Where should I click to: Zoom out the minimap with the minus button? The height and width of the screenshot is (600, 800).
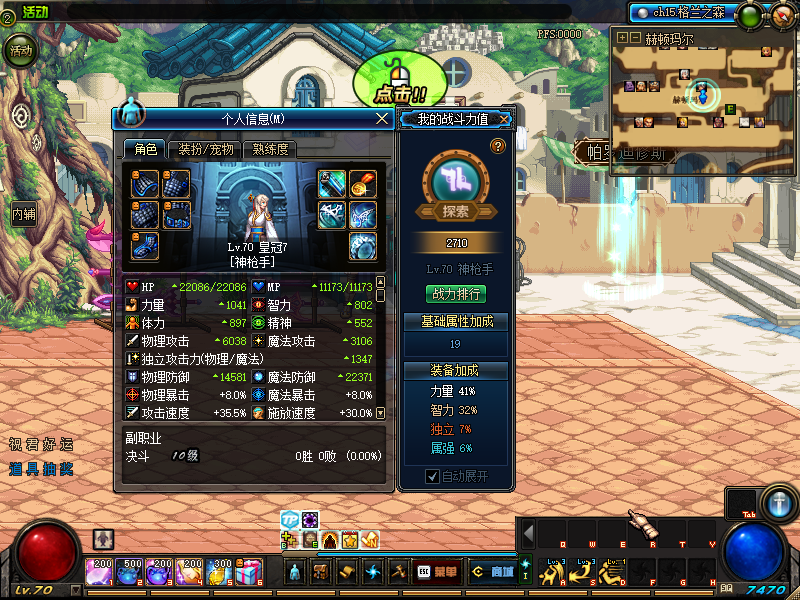click(x=635, y=38)
